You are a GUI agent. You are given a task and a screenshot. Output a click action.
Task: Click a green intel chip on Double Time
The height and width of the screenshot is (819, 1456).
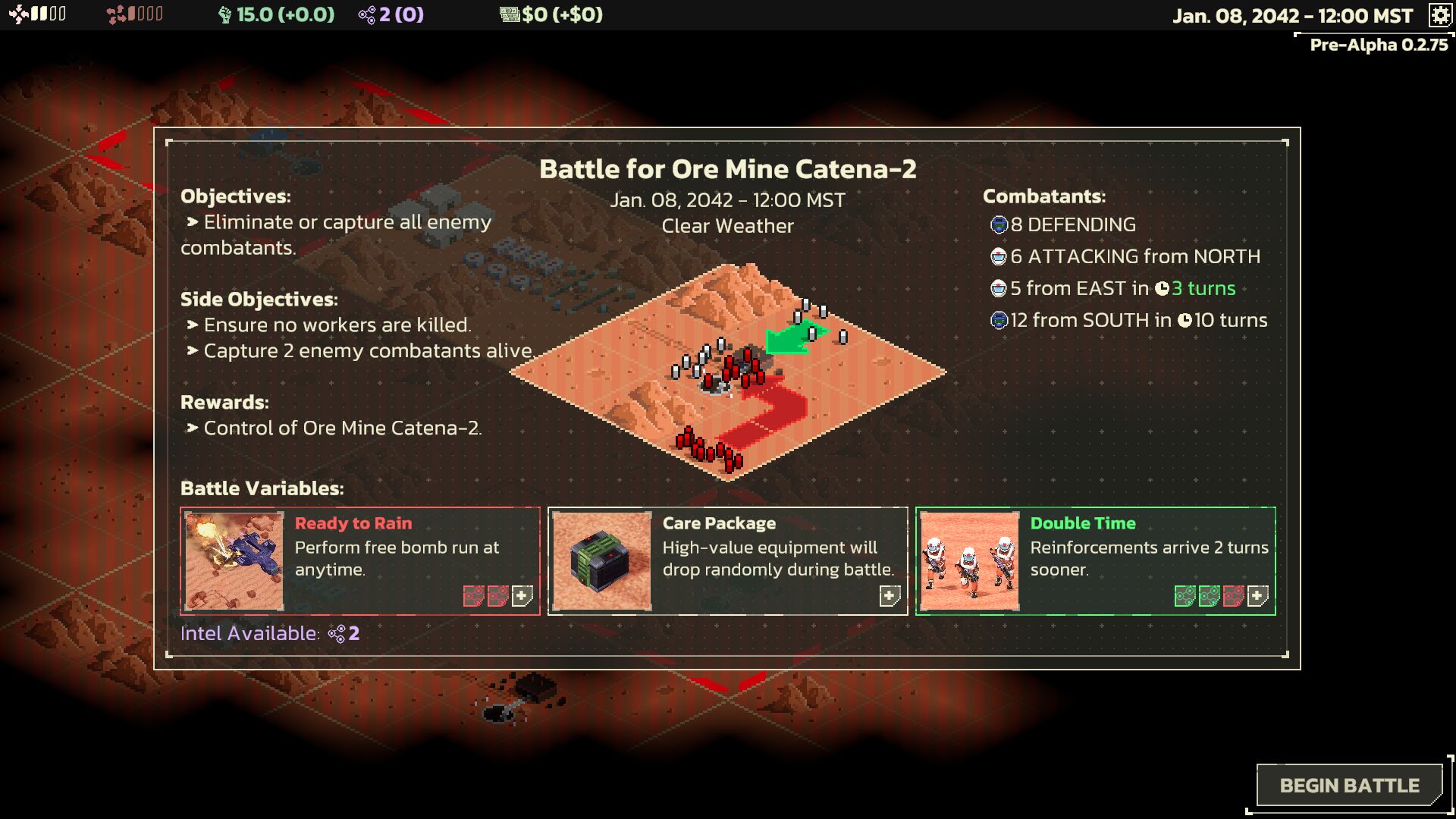tap(1183, 596)
